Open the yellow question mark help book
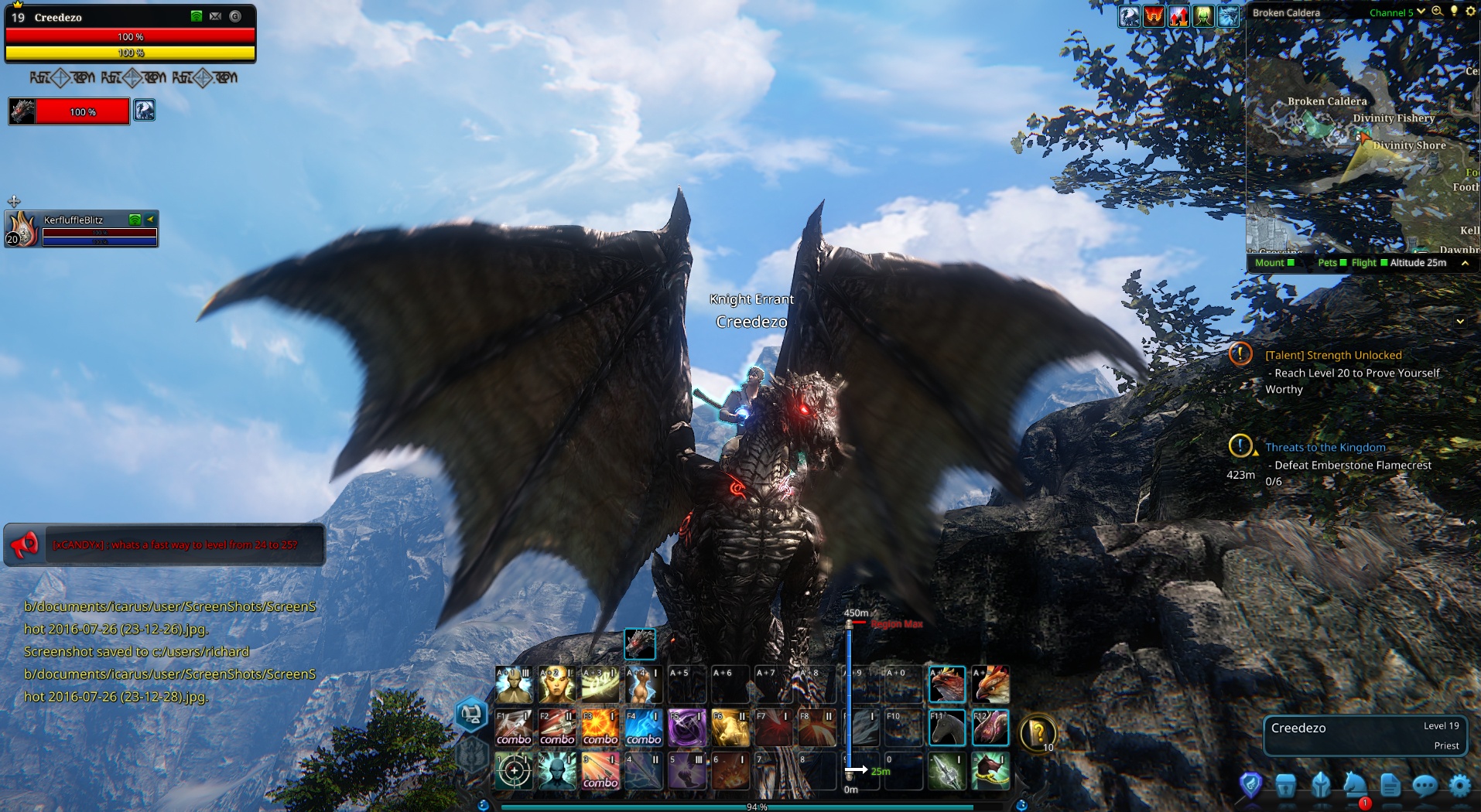The image size is (1481, 812). coord(1038,732)
